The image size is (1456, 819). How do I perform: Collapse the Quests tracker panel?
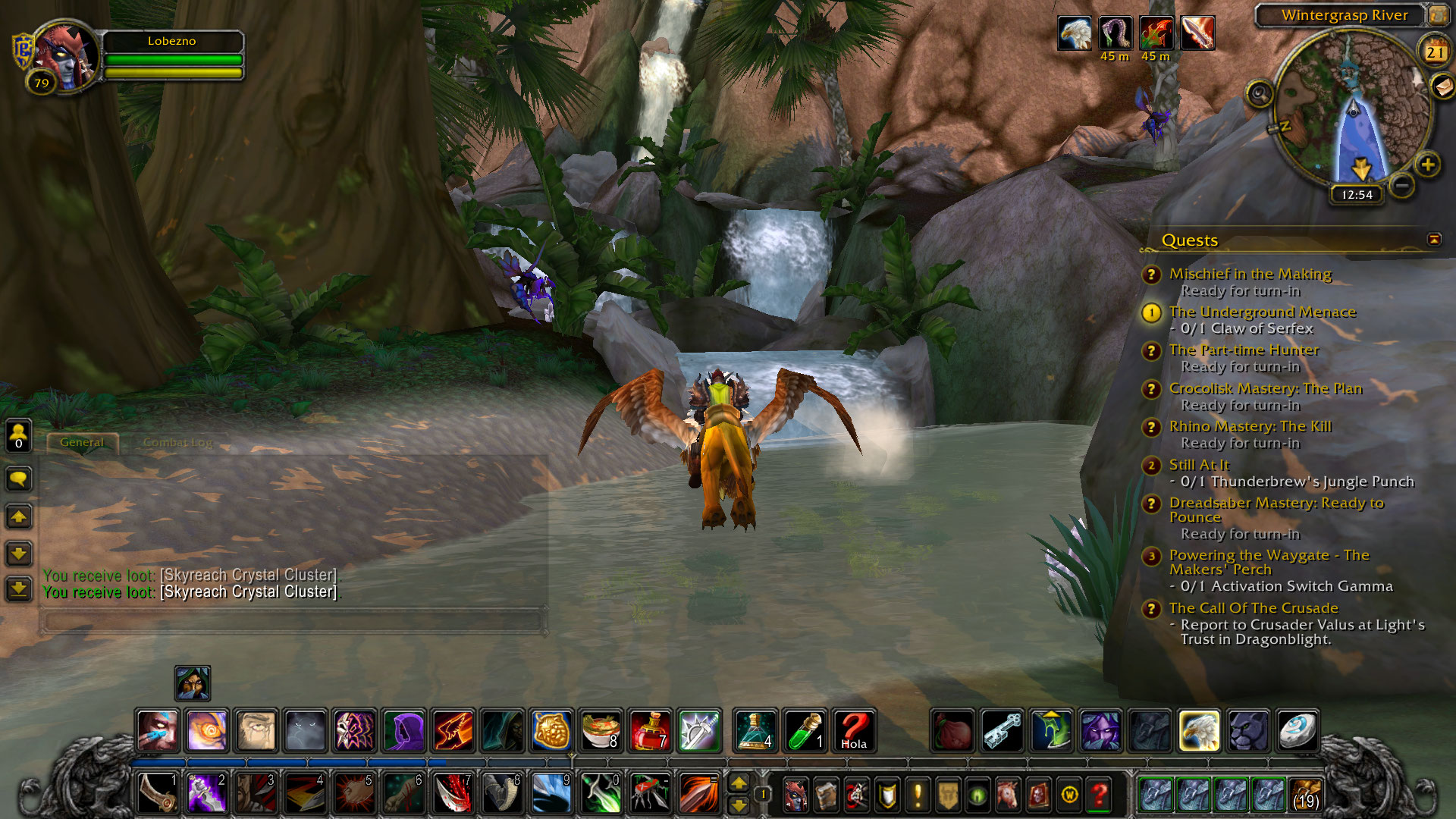click(1434, 240)
